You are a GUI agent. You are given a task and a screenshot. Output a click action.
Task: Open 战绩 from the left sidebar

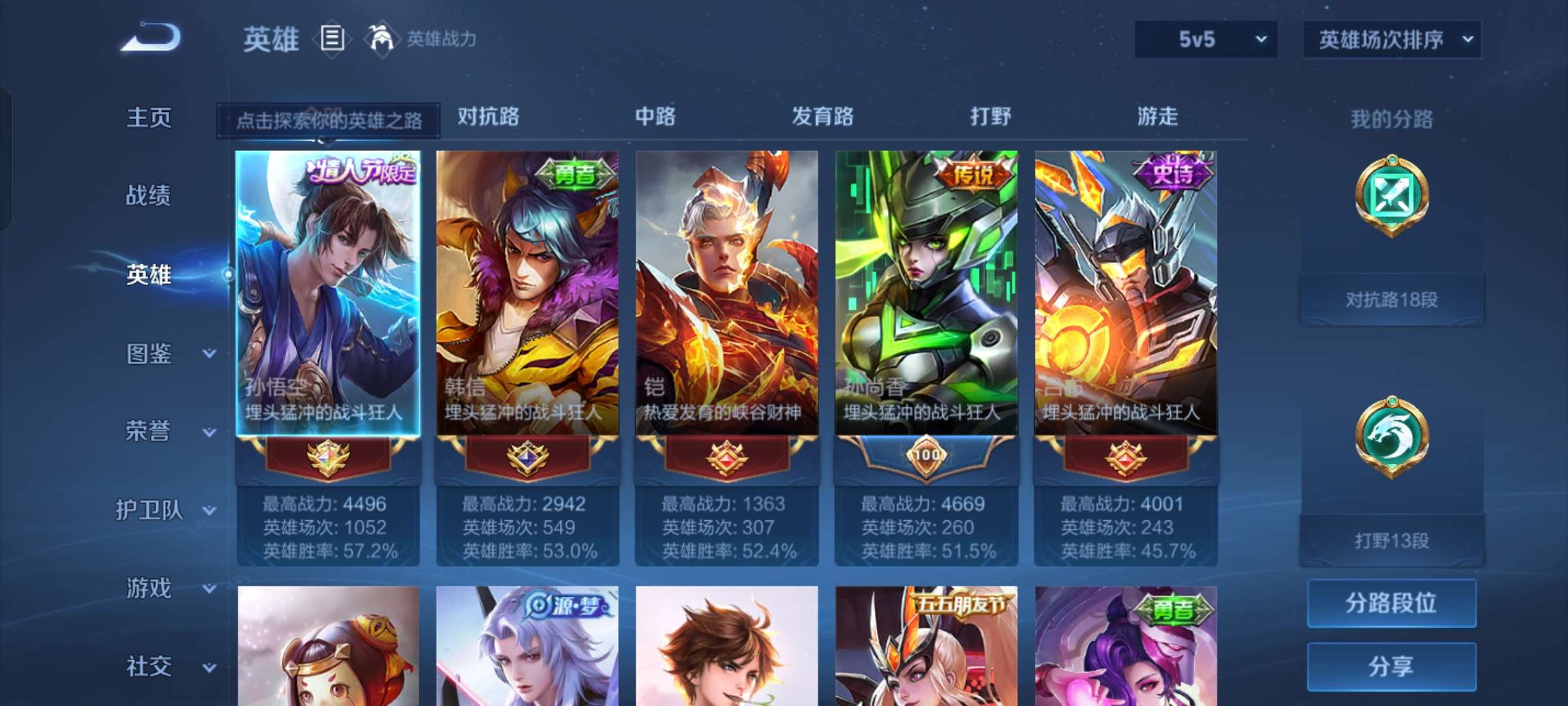point(149,196)
